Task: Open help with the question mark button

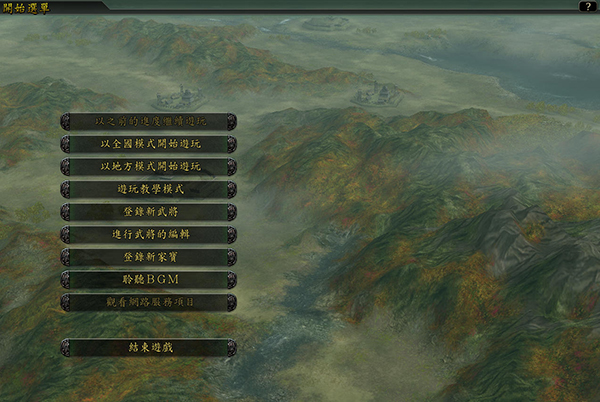Action: point(587,6)
